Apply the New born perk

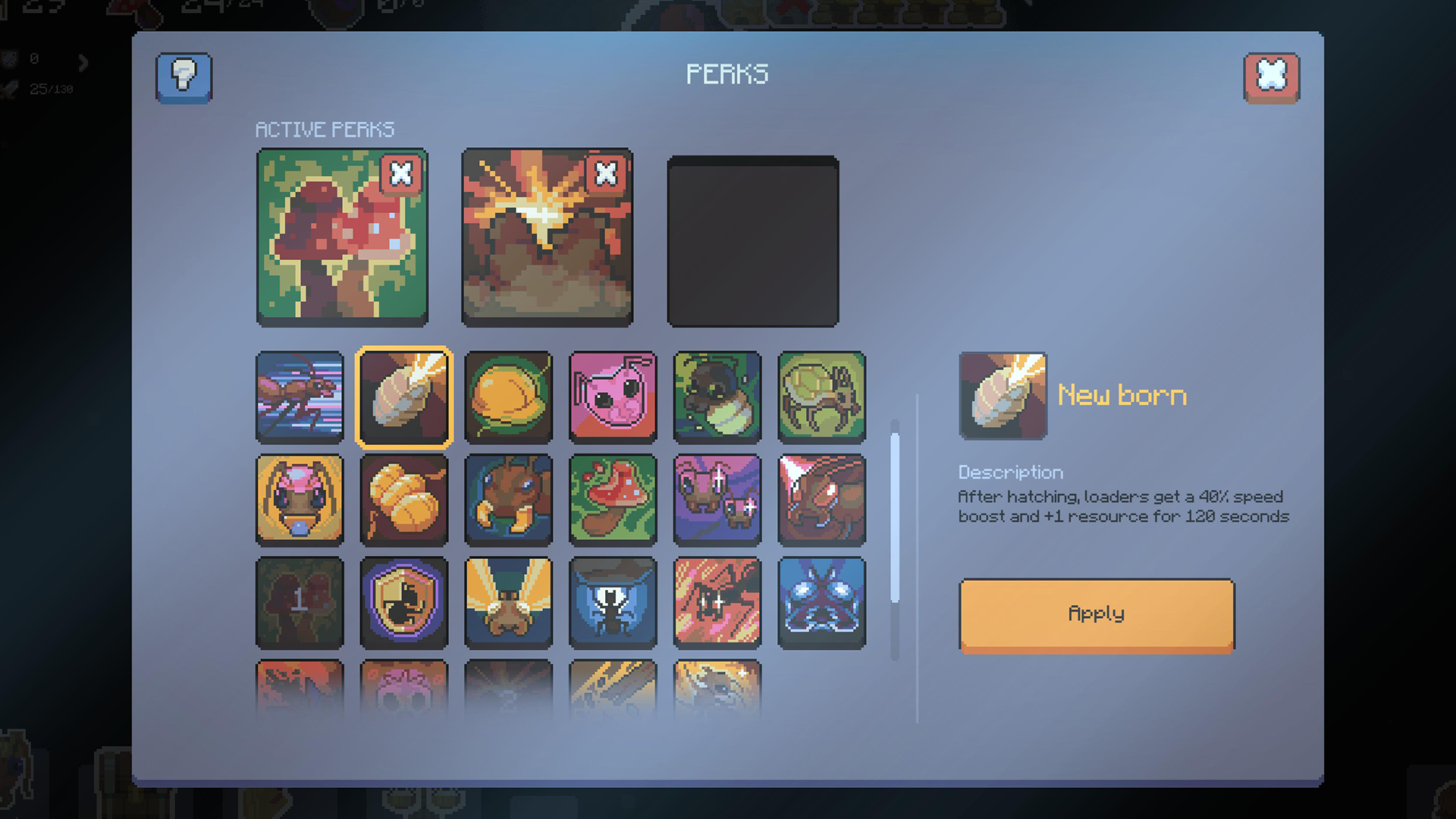pos(1096,615)
